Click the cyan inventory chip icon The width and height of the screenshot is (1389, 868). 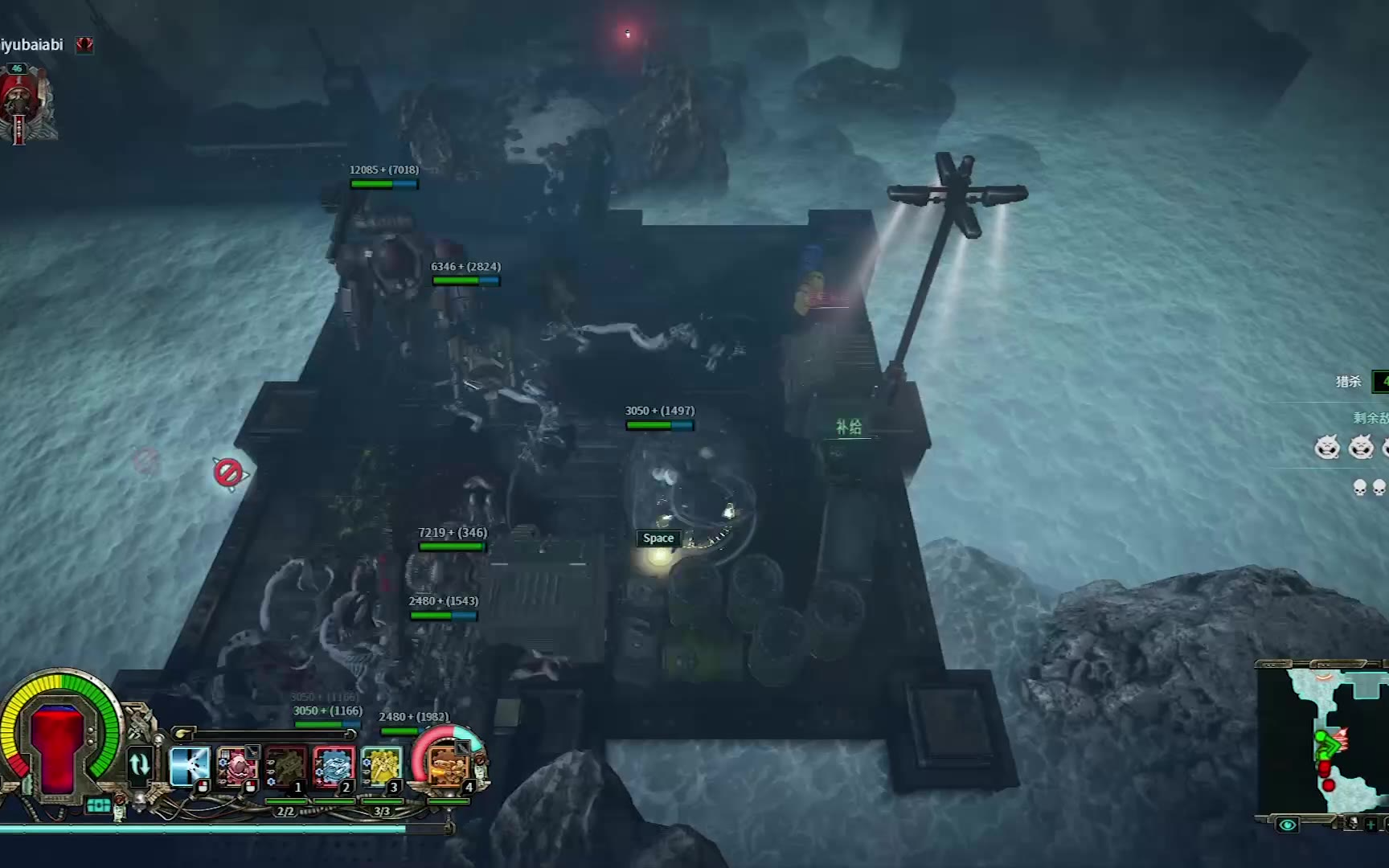click(x=98, y=805)
